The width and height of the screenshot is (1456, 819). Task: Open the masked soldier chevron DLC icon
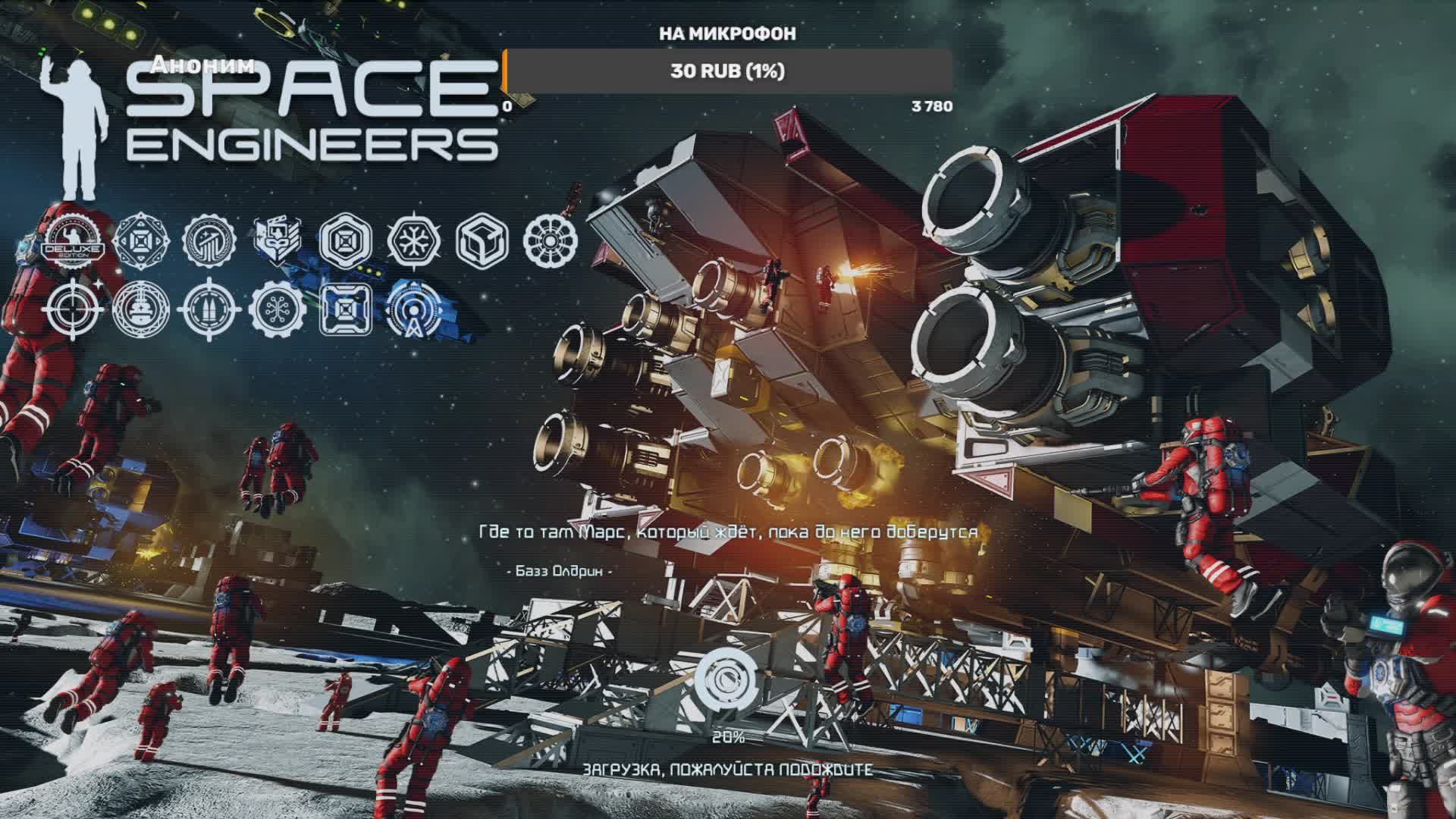coord(278,240)
